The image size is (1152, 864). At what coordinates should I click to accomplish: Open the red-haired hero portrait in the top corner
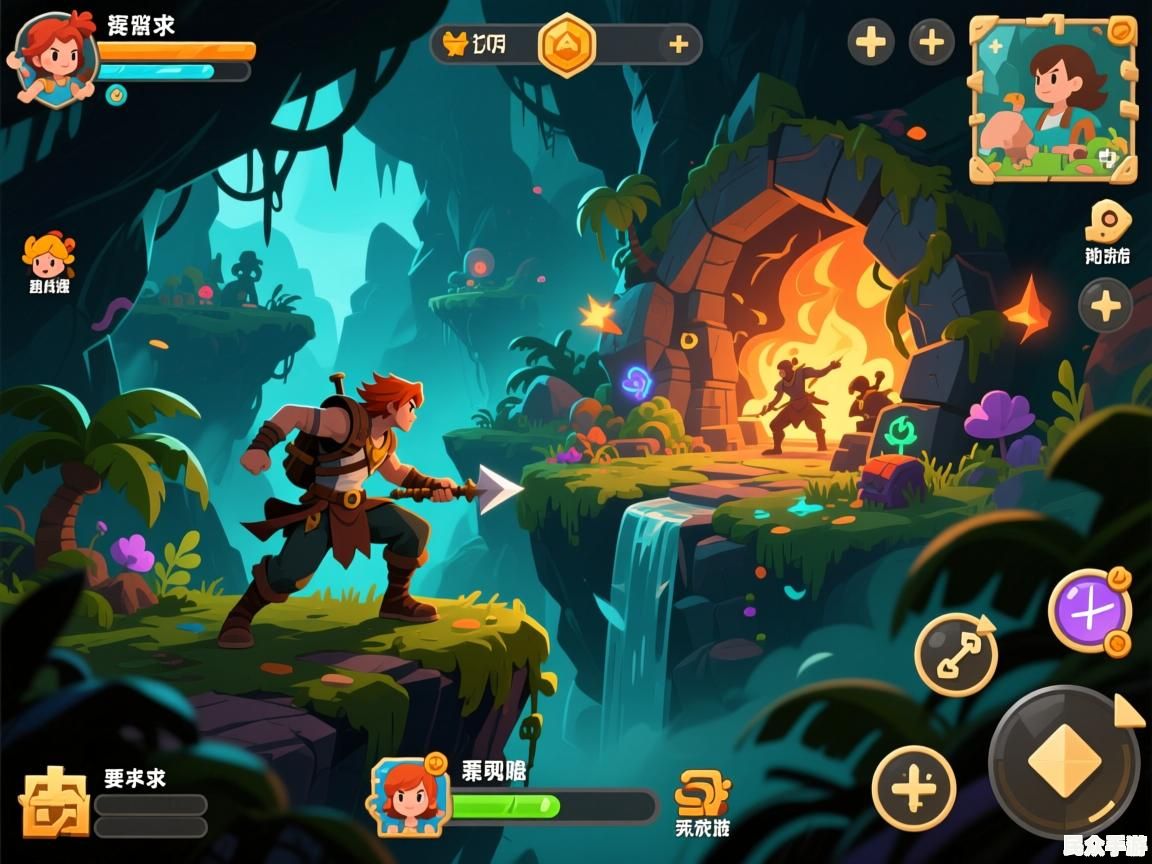point(54,57)
